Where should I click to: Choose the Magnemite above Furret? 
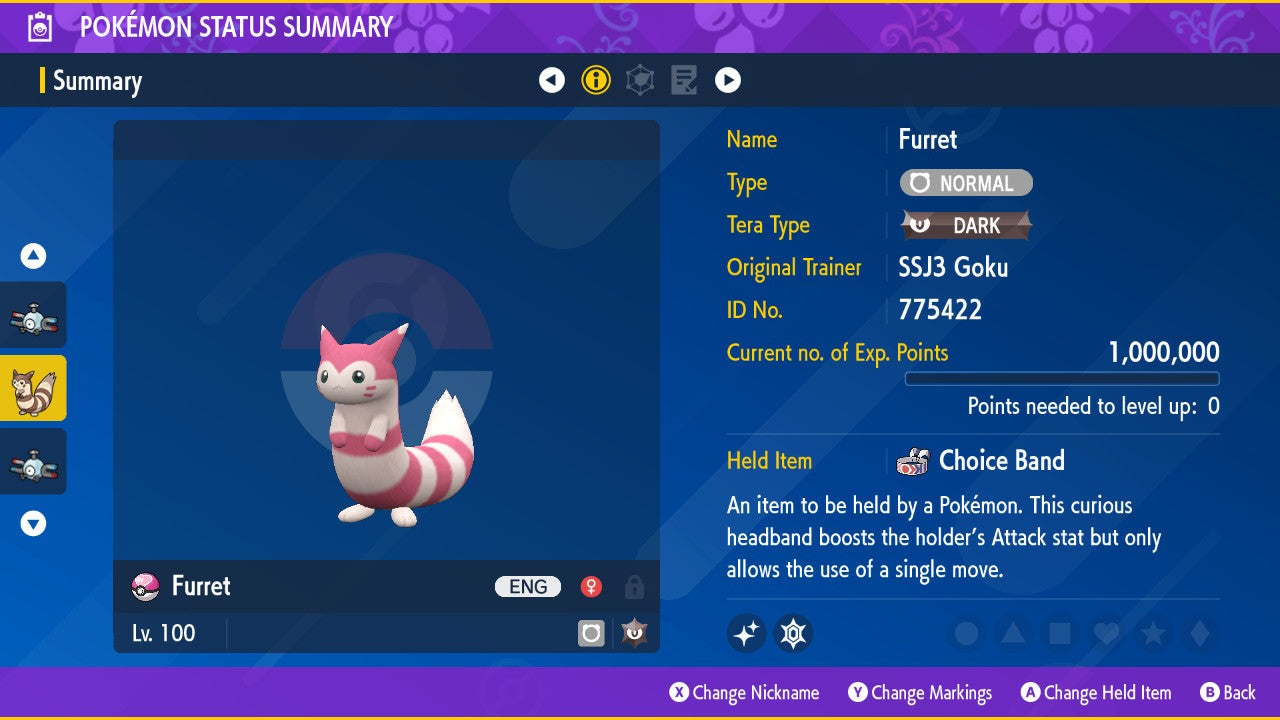pos(33,315)
